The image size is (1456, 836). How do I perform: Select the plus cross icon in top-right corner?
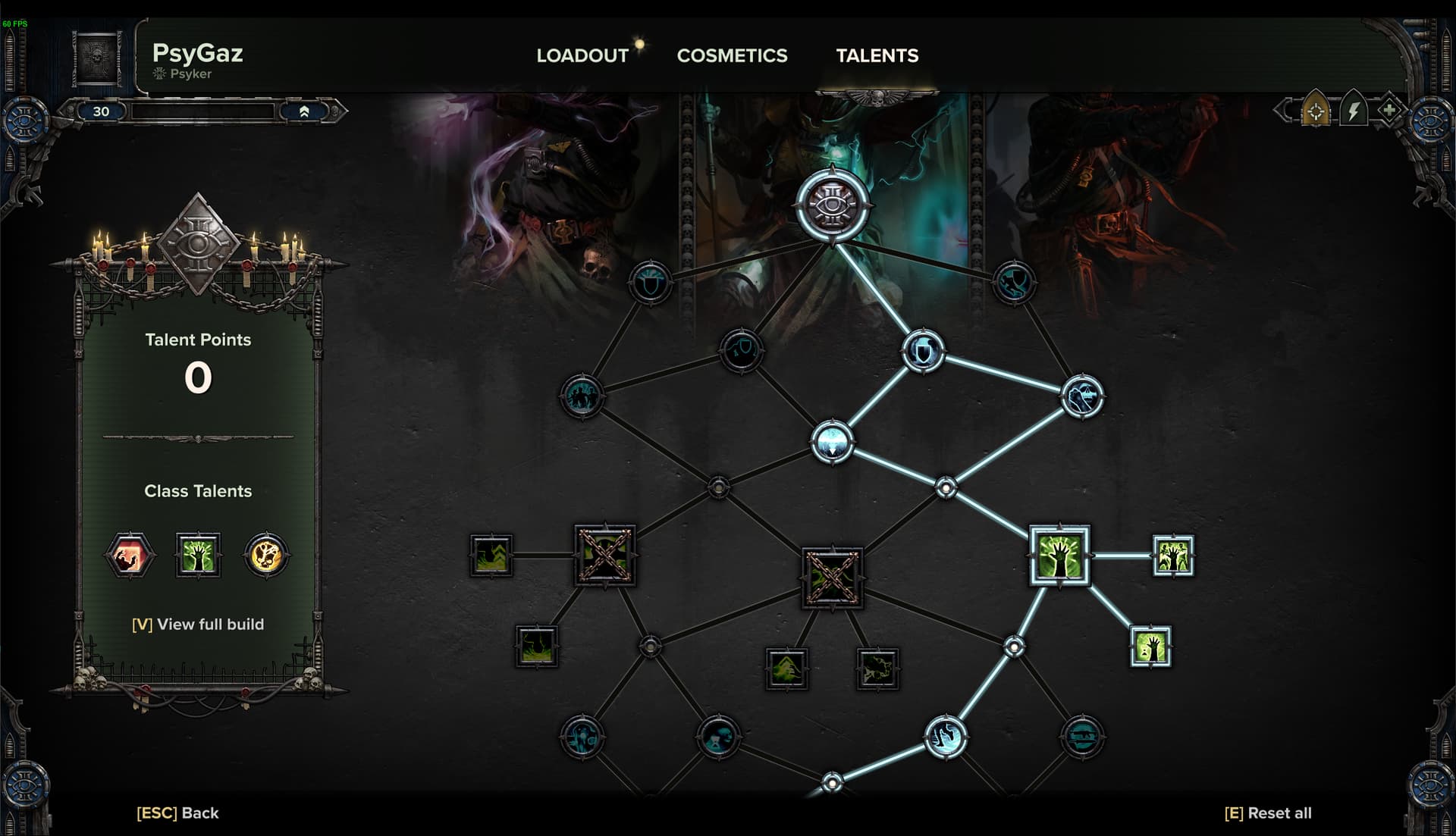click(1389, 111)
